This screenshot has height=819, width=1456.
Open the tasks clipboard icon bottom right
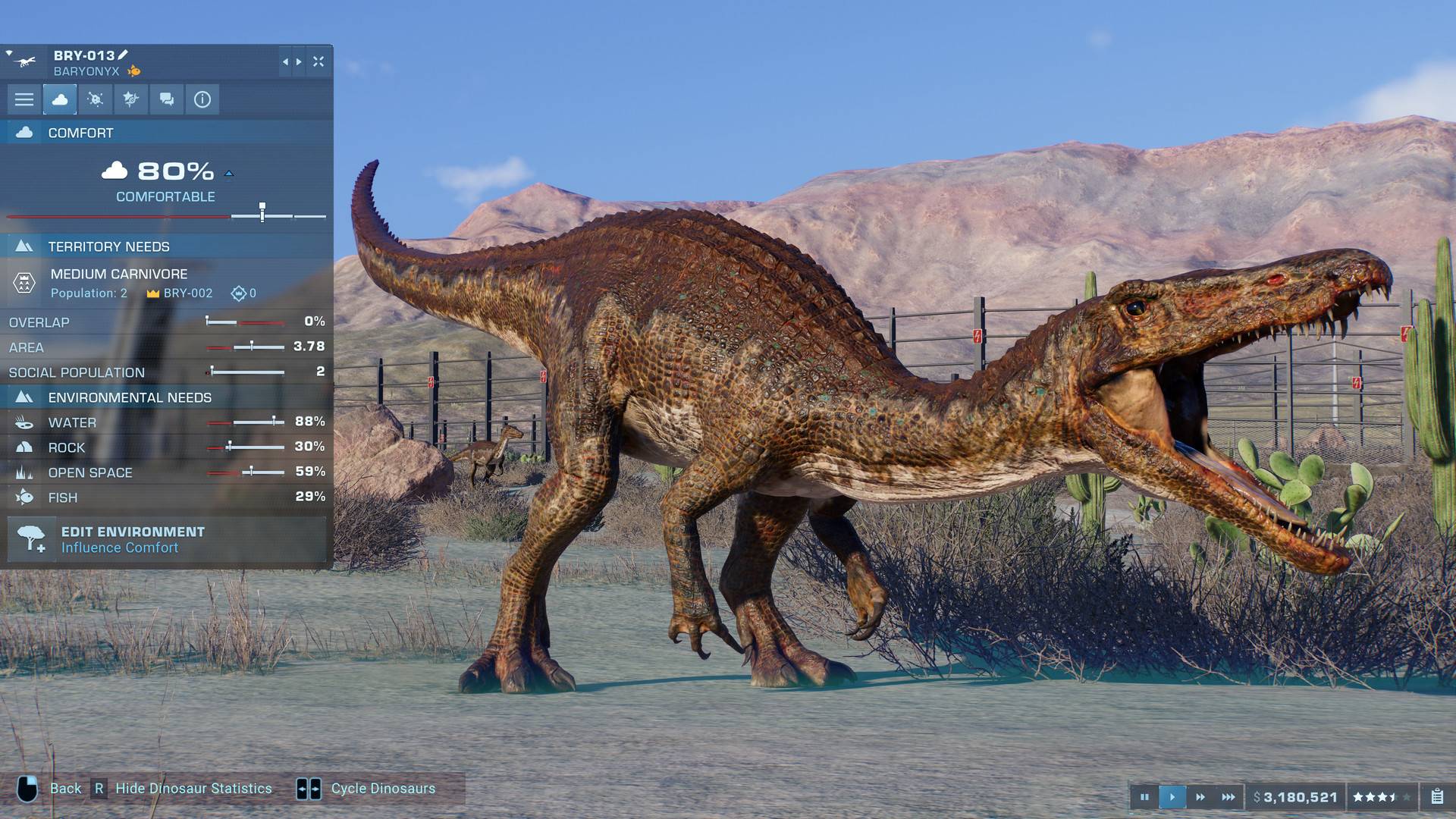(x=1439, y=797)
